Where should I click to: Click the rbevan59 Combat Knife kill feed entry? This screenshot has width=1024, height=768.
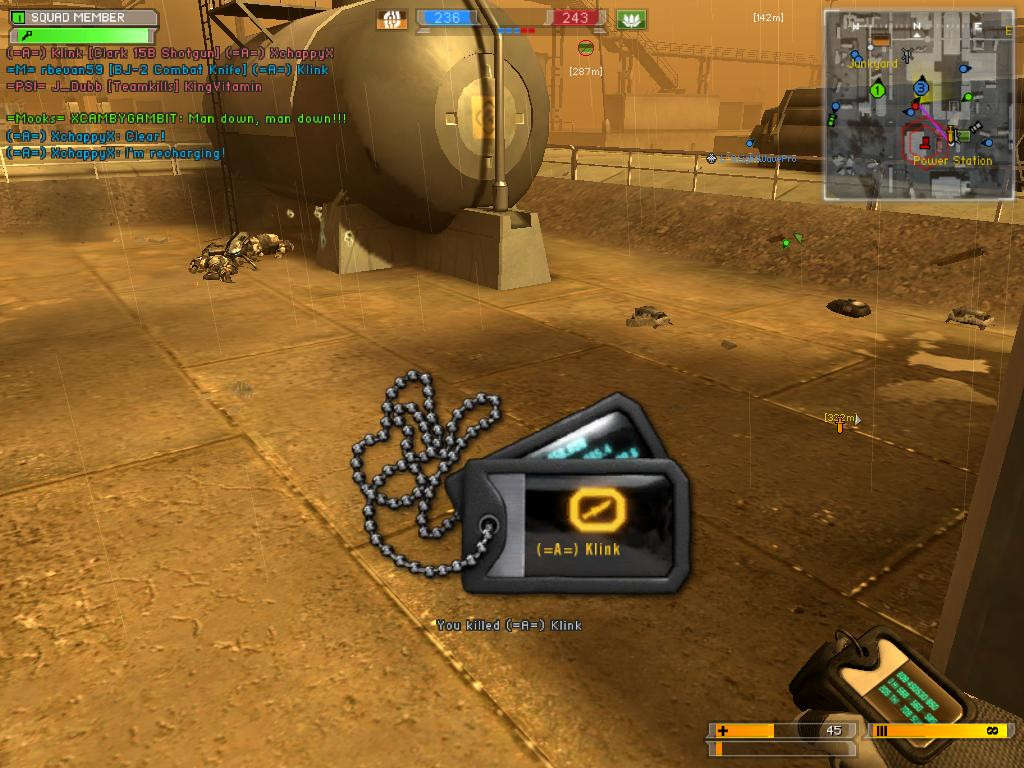(167, 71)
